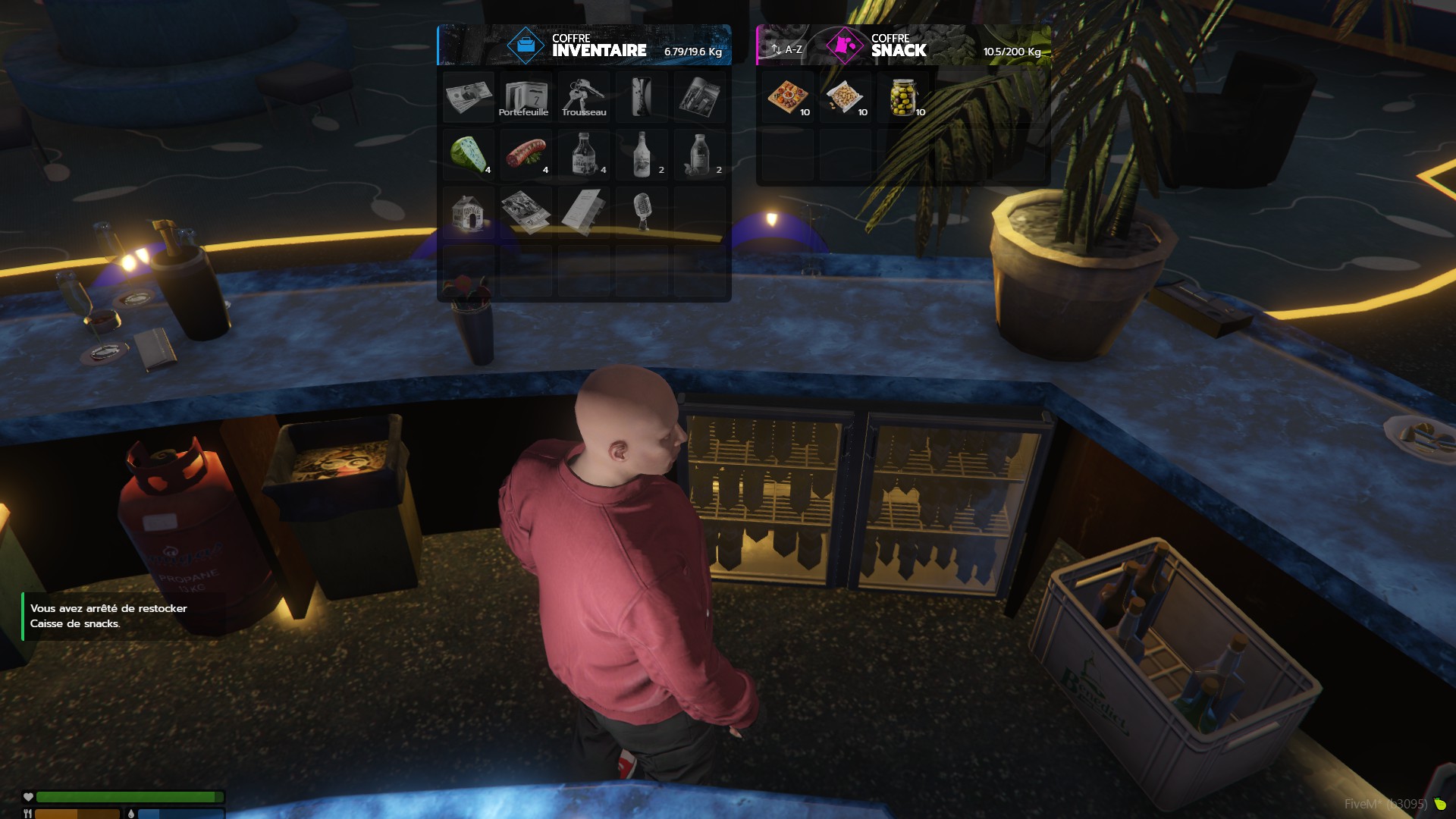Screen dimensions: 1456x819
Task: Pick the dark labeled bottle stack of four
Action: tap(583, 154)
